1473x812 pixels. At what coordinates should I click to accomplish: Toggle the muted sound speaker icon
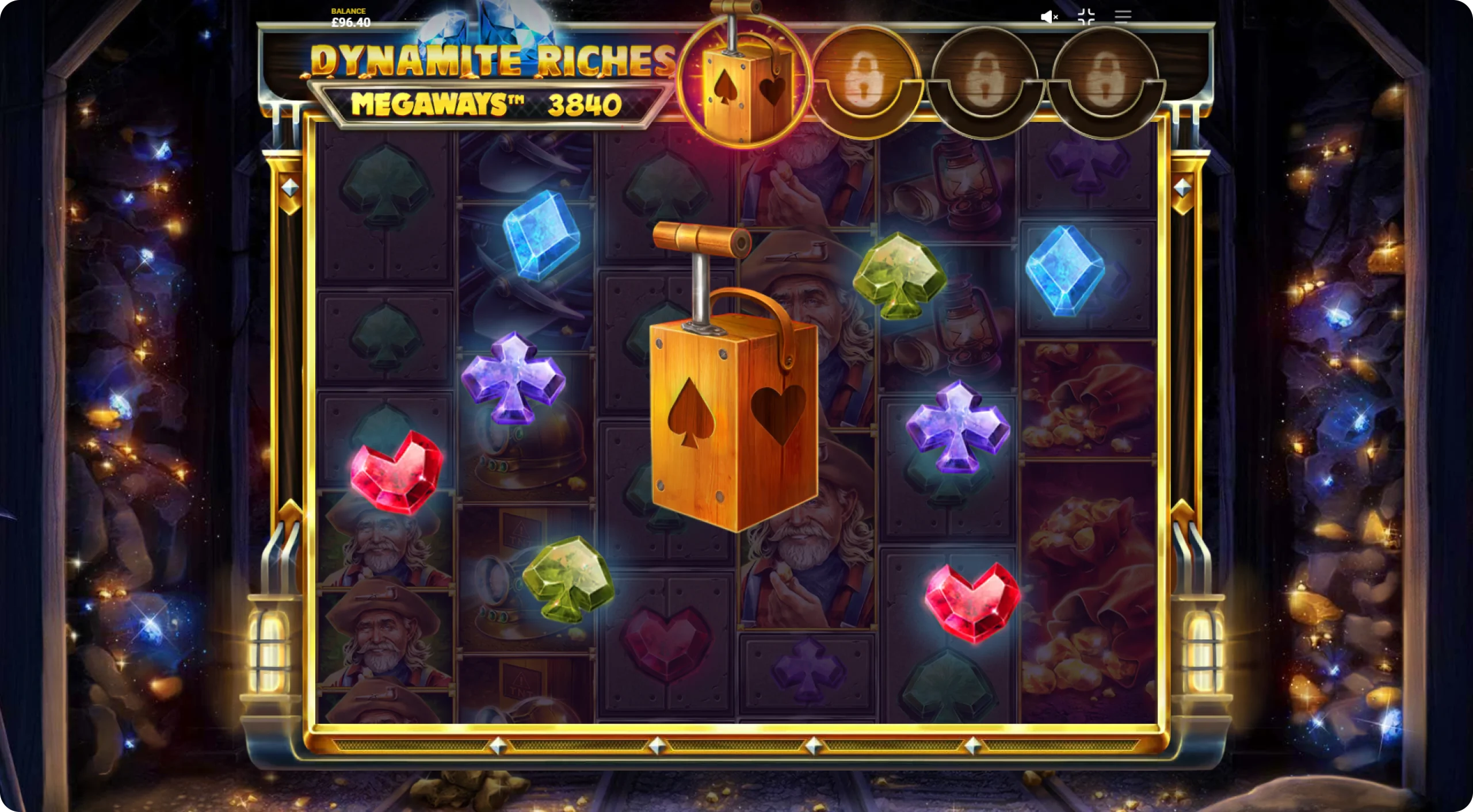click(x=1050, y=17)
